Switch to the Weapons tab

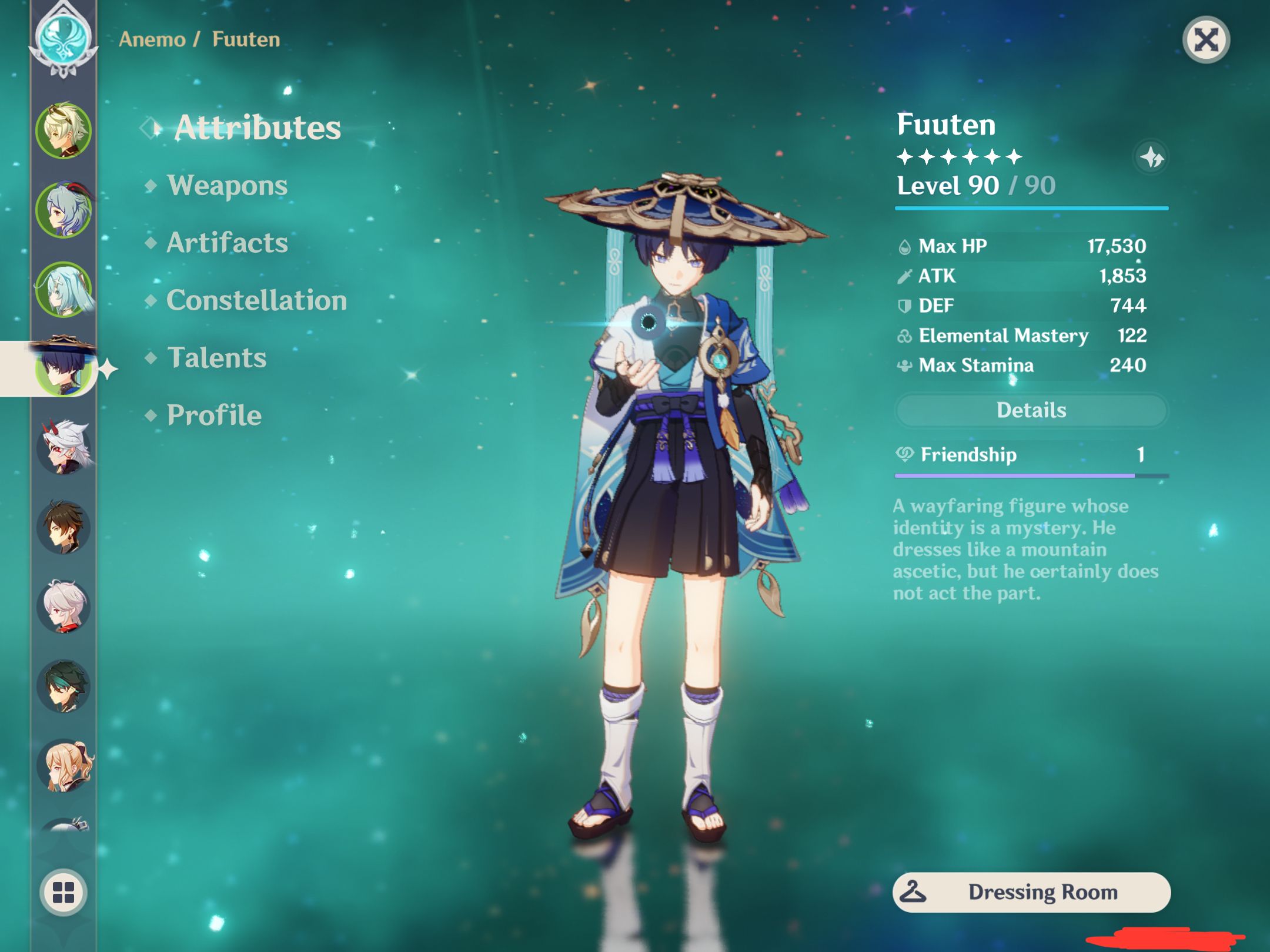[x=228, y=185]
